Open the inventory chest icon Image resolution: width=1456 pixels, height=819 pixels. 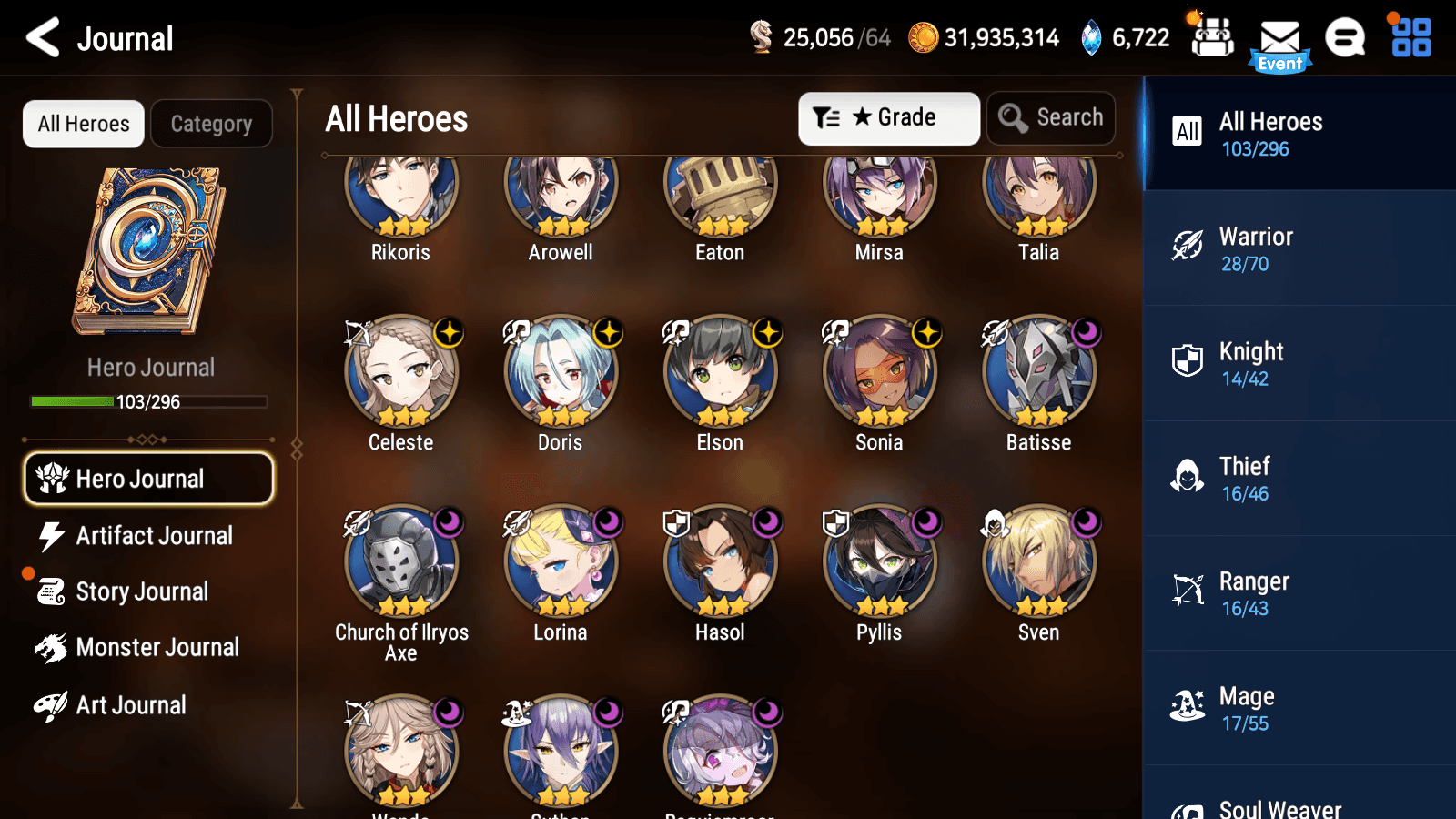(1211, 38)
